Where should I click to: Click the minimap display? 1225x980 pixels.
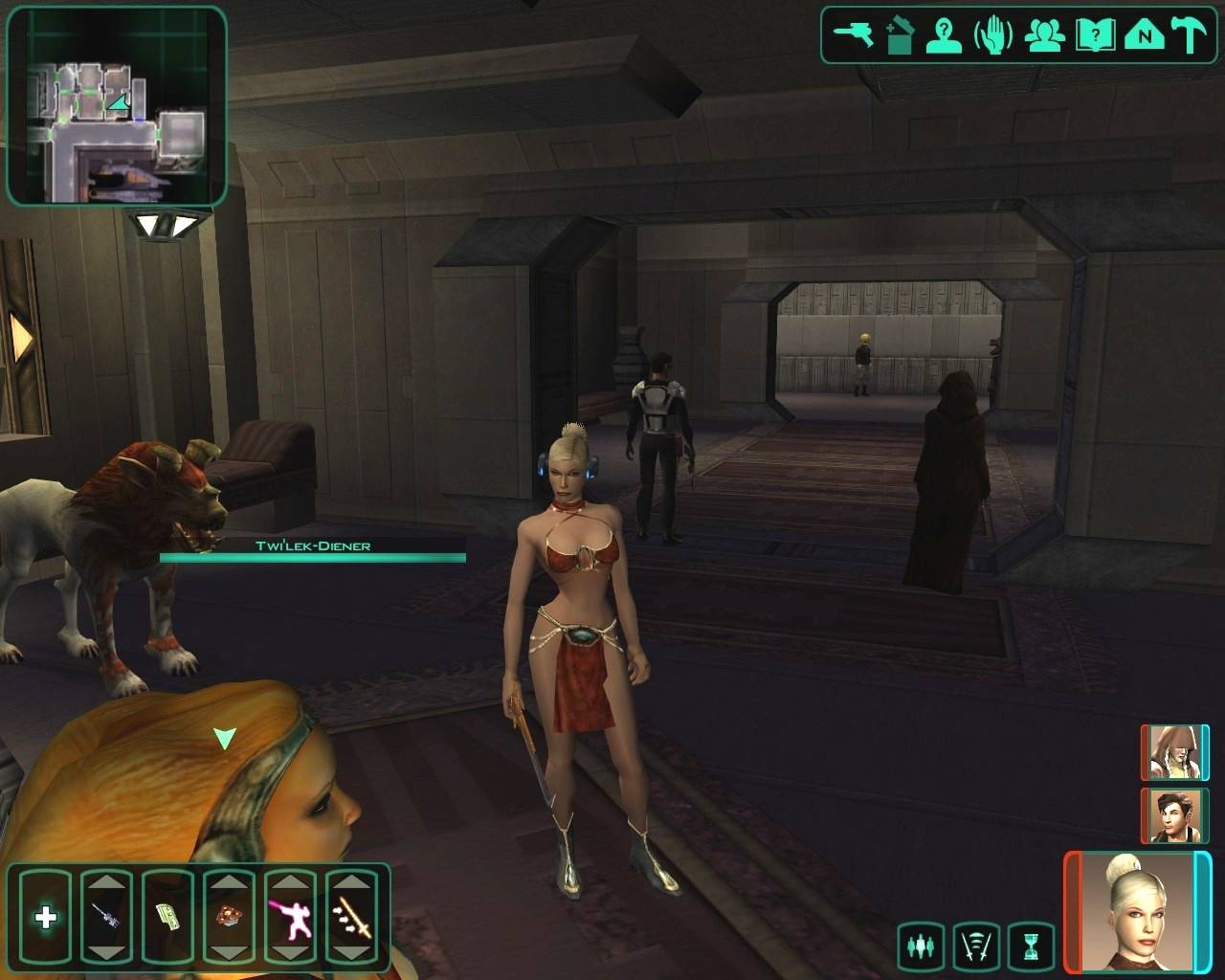tap(116, 105)
